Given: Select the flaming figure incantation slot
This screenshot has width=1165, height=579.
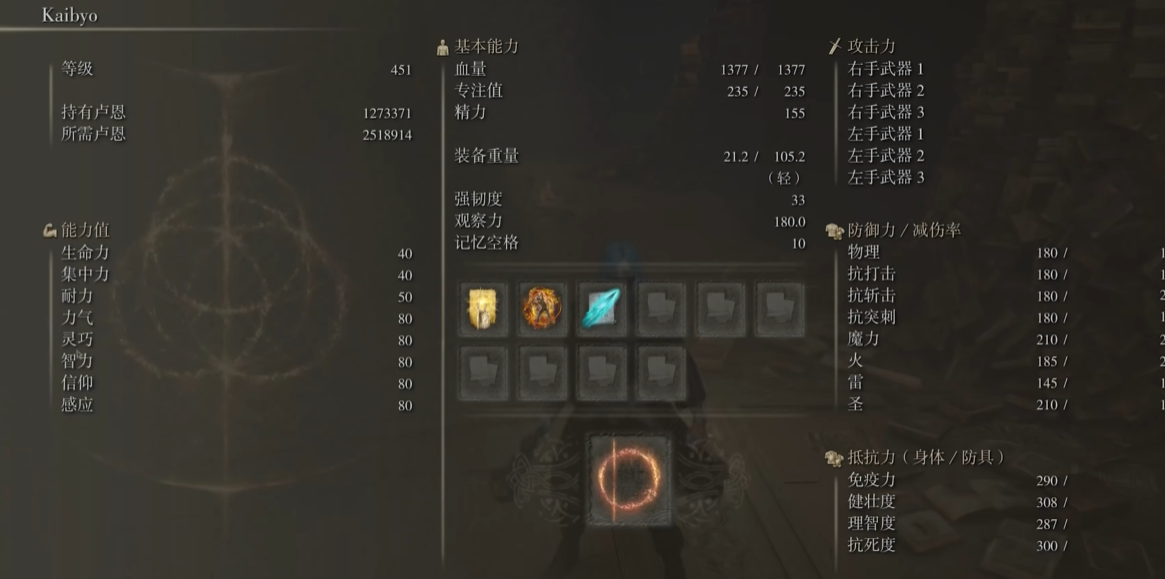Looking at the screenshot, I should (543, 309).
